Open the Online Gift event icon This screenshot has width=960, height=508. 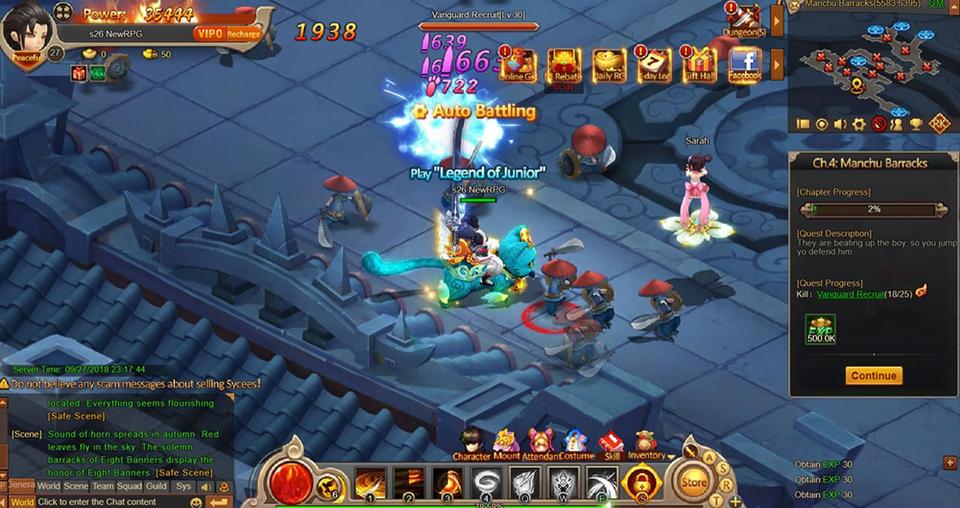click(517, 64)
